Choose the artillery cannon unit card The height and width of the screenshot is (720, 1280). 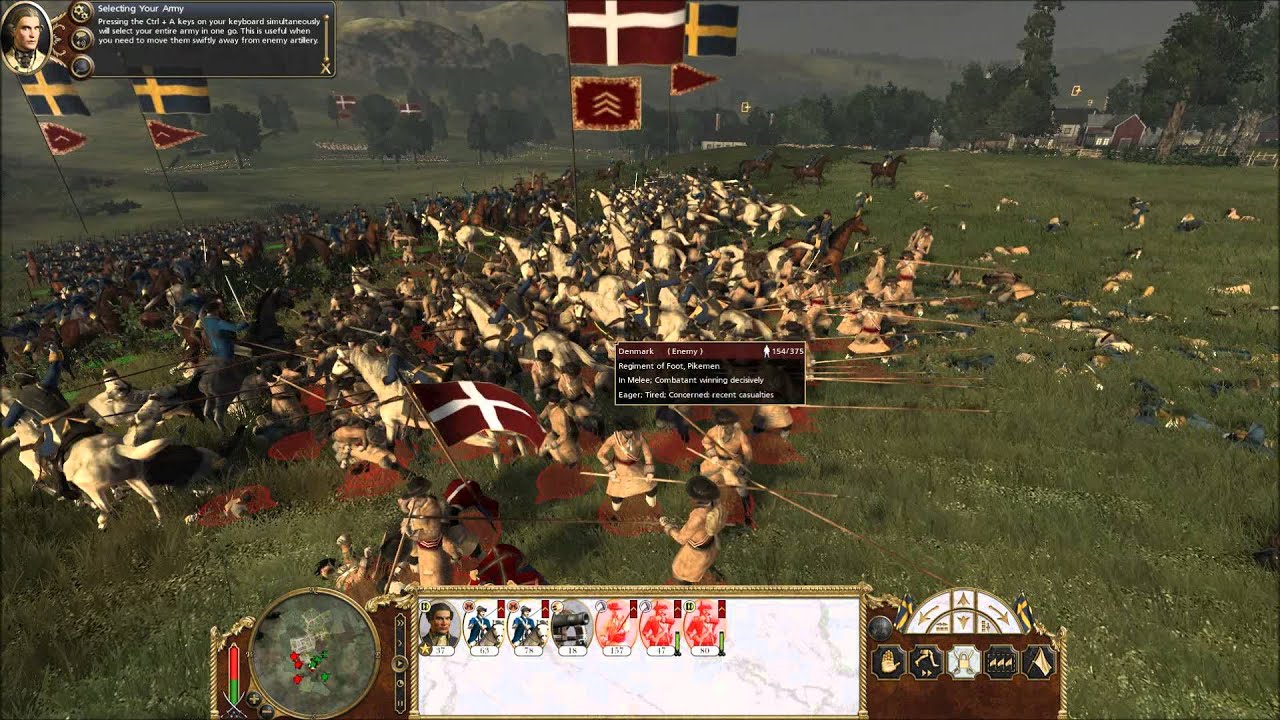coord(572,628)
